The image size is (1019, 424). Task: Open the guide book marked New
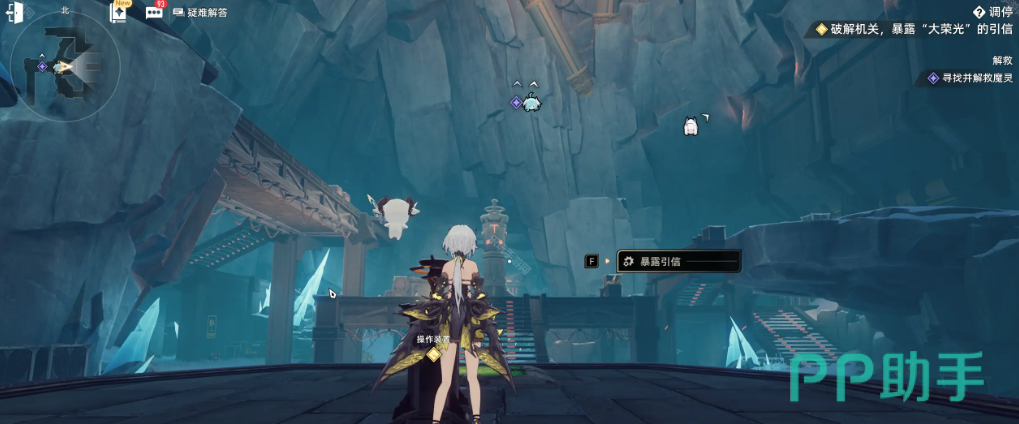click(x=120, y=12)
